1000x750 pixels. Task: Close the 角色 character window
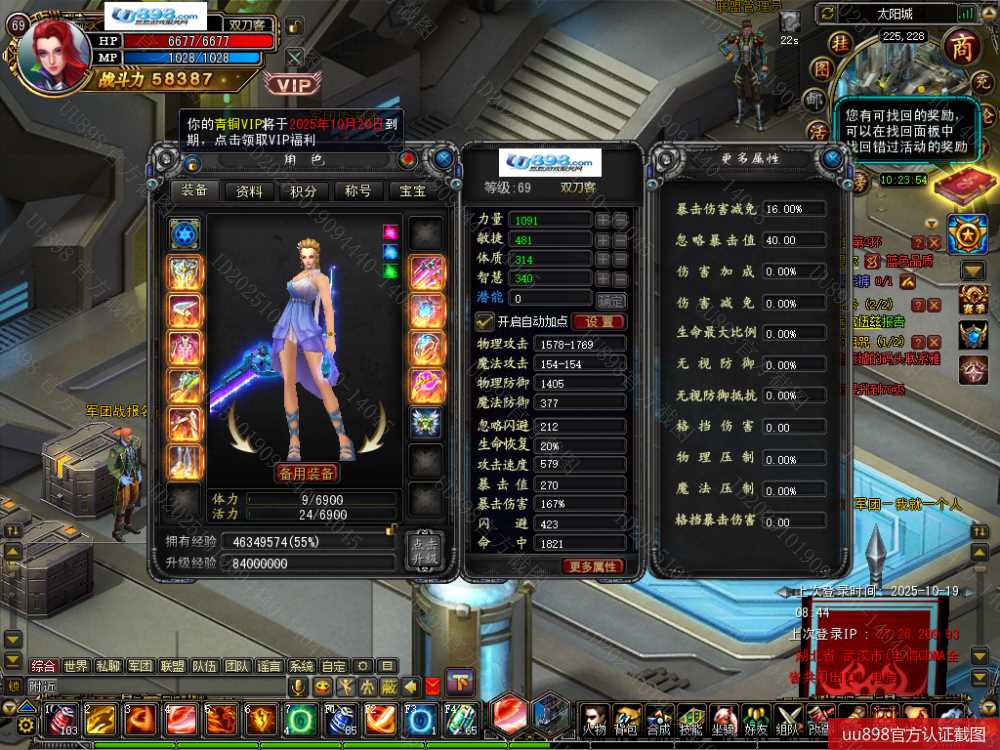[x=443, y=158]
